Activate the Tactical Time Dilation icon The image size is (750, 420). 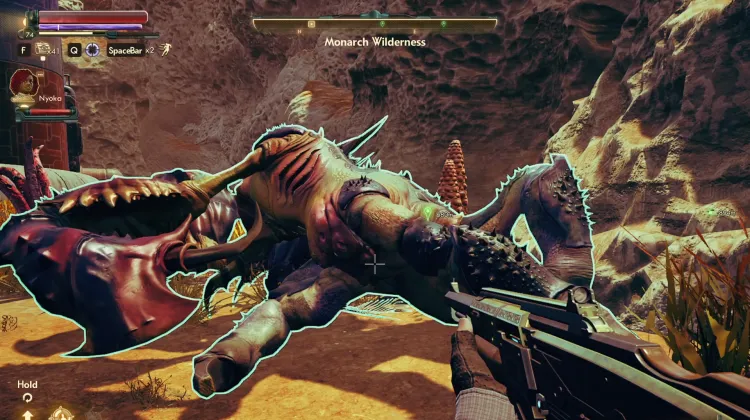93,49
